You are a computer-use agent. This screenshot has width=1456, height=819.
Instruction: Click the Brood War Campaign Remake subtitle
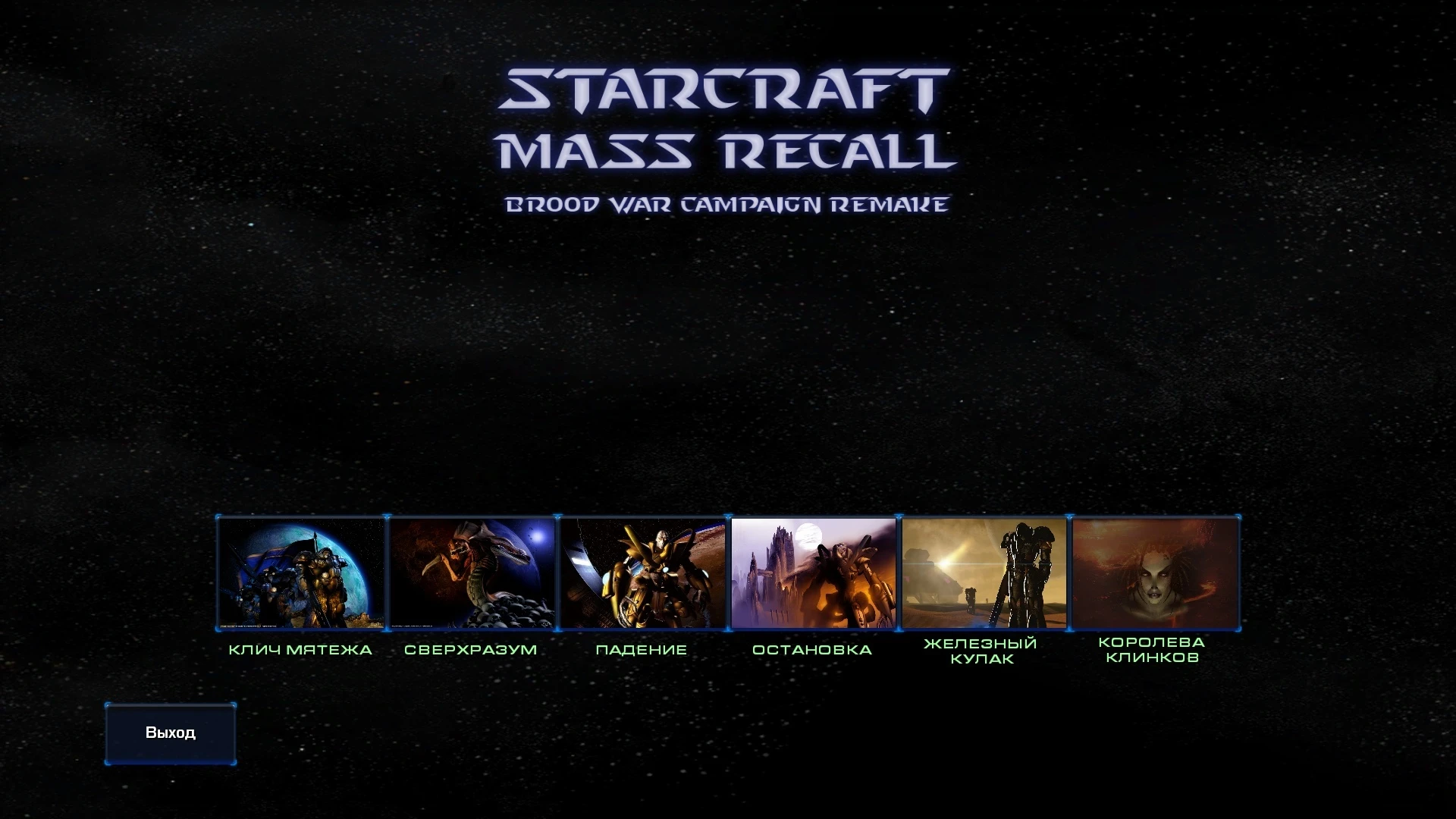727,202
